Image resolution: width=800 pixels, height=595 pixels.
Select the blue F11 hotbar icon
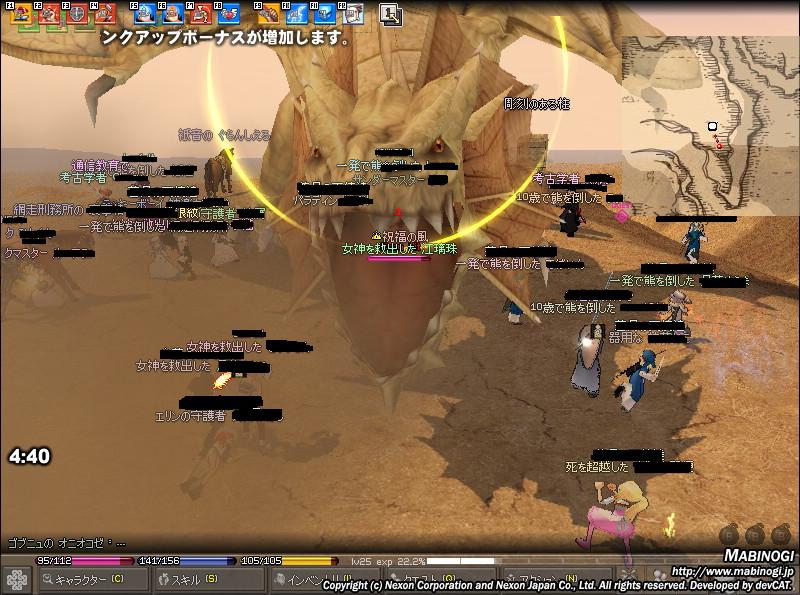[x=325, y=14]
